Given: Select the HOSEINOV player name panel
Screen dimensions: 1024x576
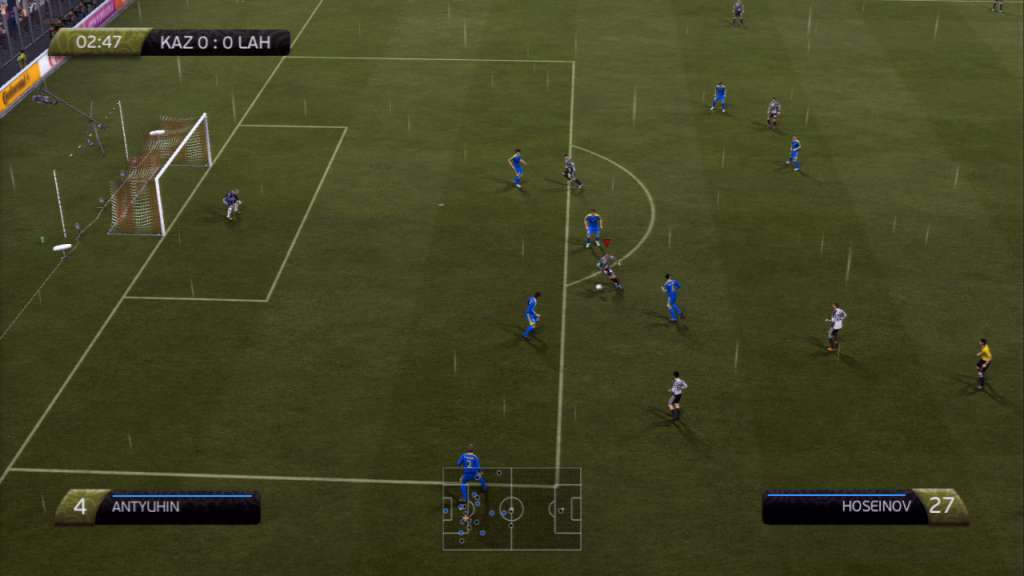Looking at the screenshot, I should [864, 507].
